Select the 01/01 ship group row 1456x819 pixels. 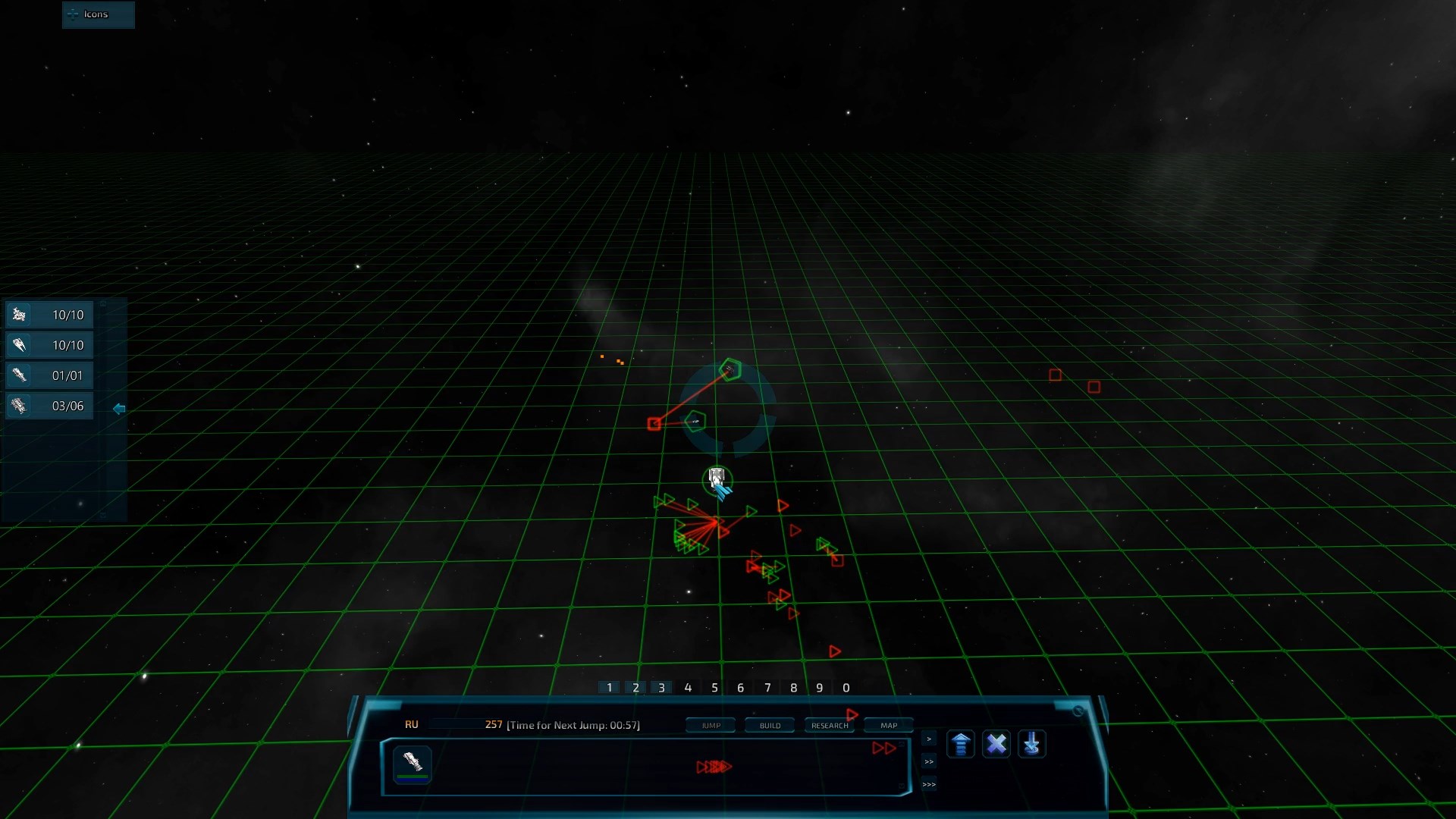pos(49,375)
